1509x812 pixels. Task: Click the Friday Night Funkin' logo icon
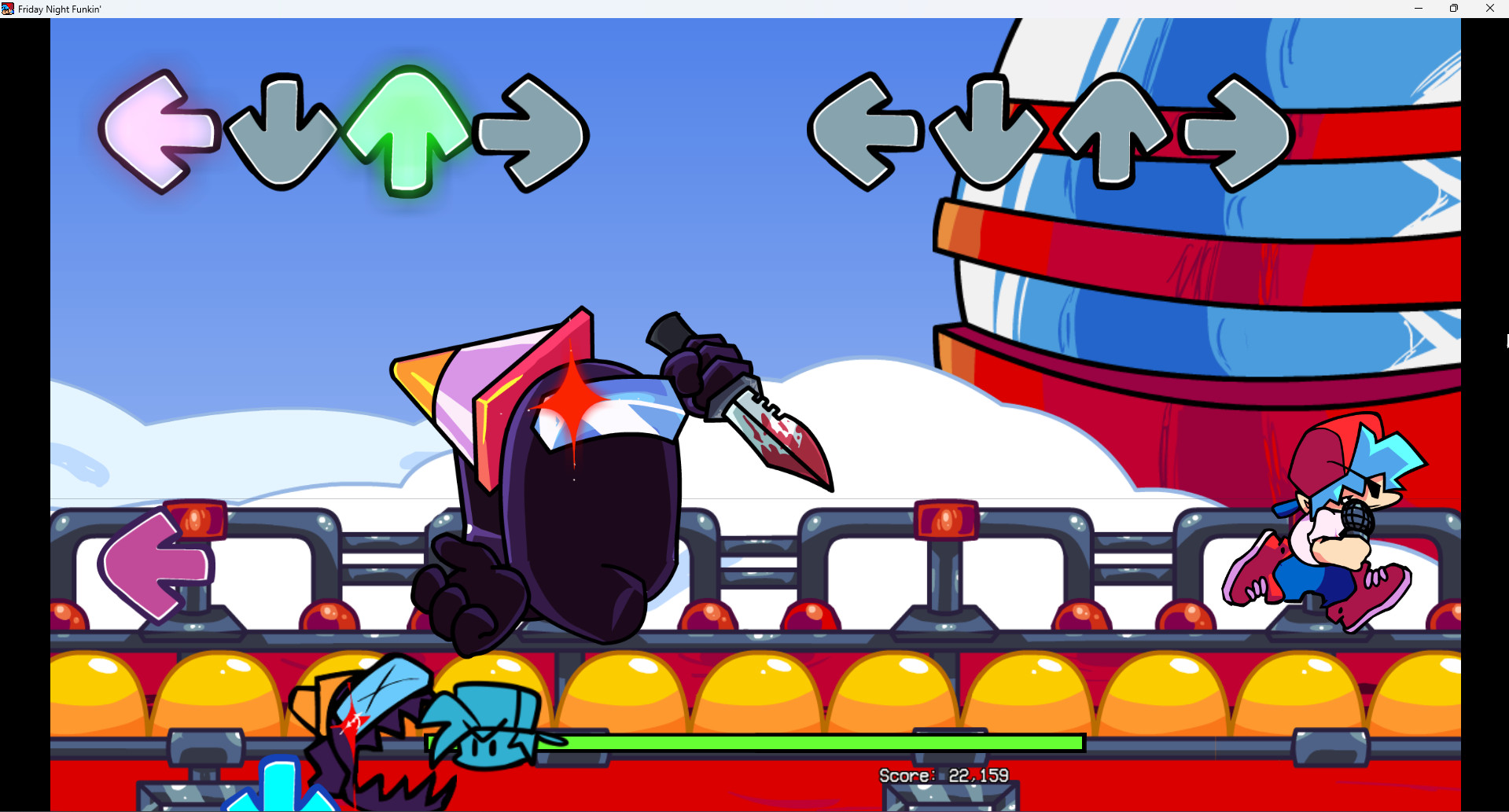click(x=7, y=9)
